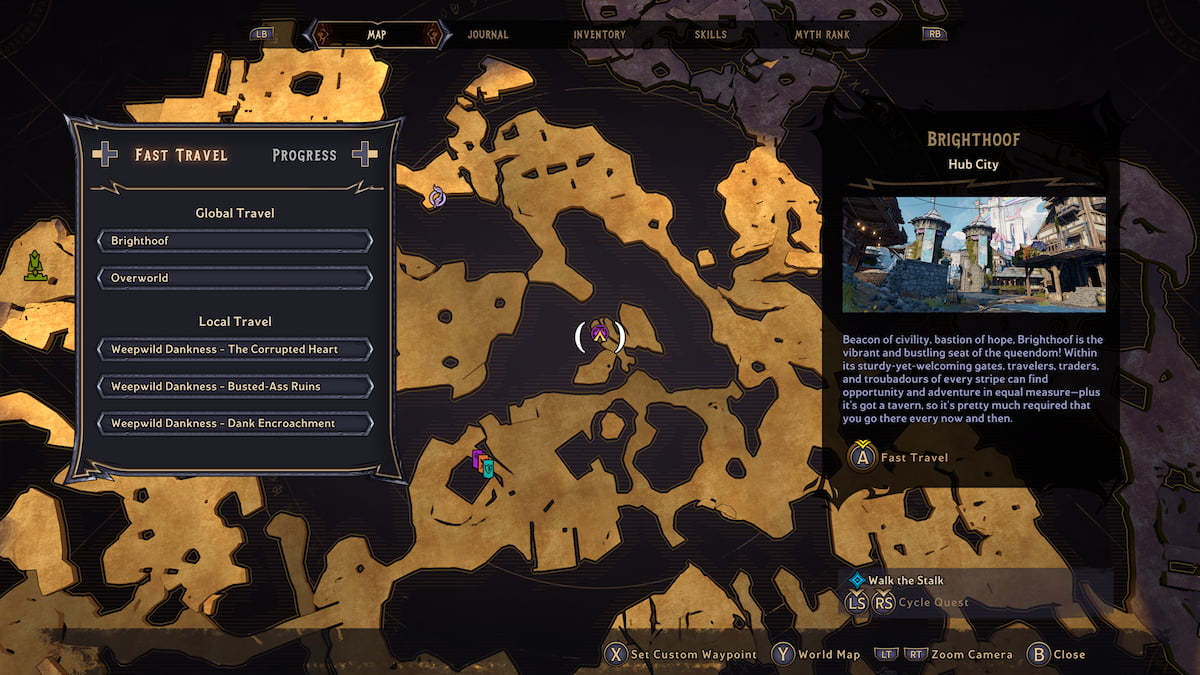Screen dimensions: 1200x675
Task: Click the swirl portal marker on the map
Action: (437, 197)
